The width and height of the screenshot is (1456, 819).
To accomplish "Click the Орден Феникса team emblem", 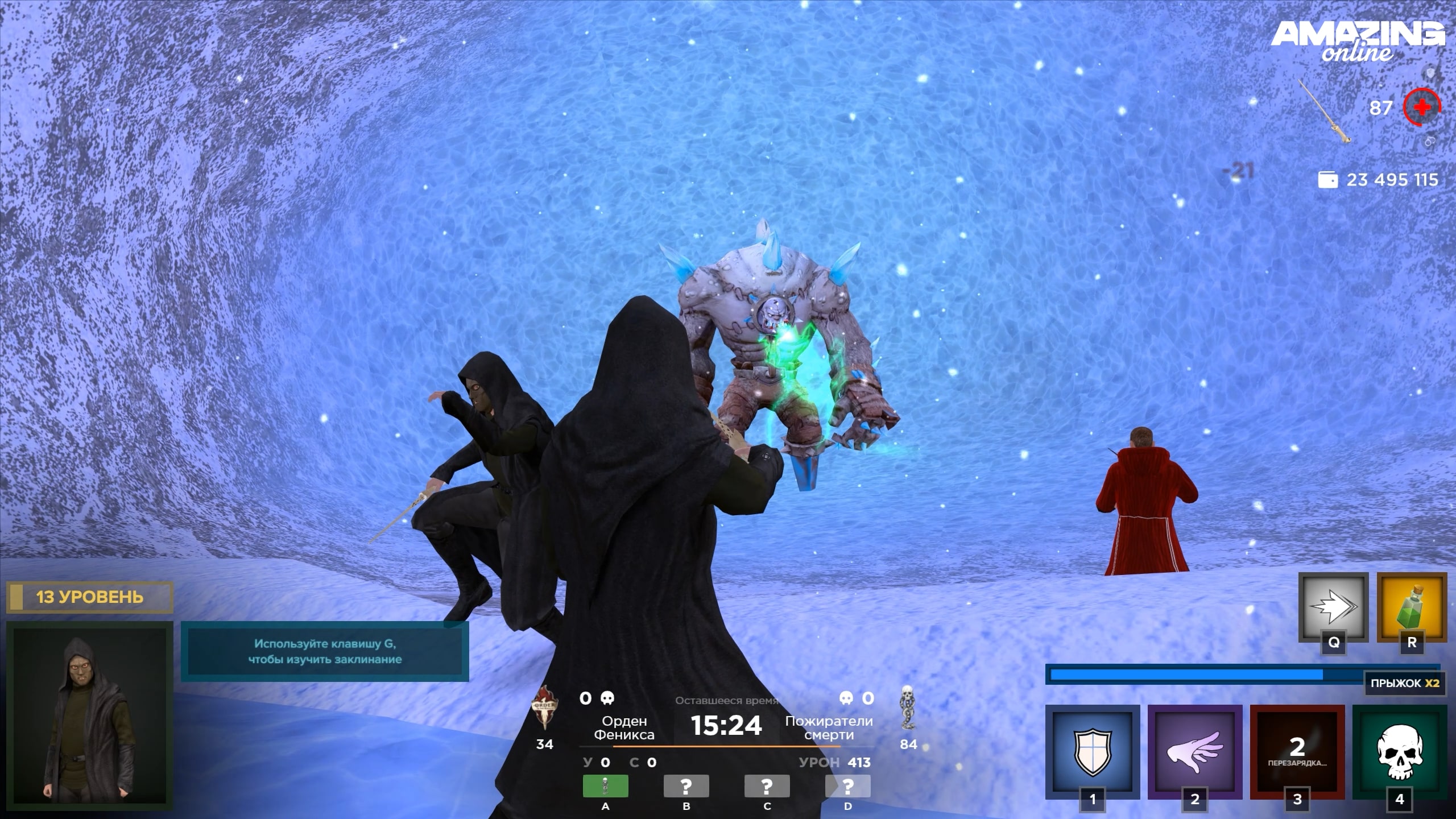I will pyautogui.click(x=544, y=709).
